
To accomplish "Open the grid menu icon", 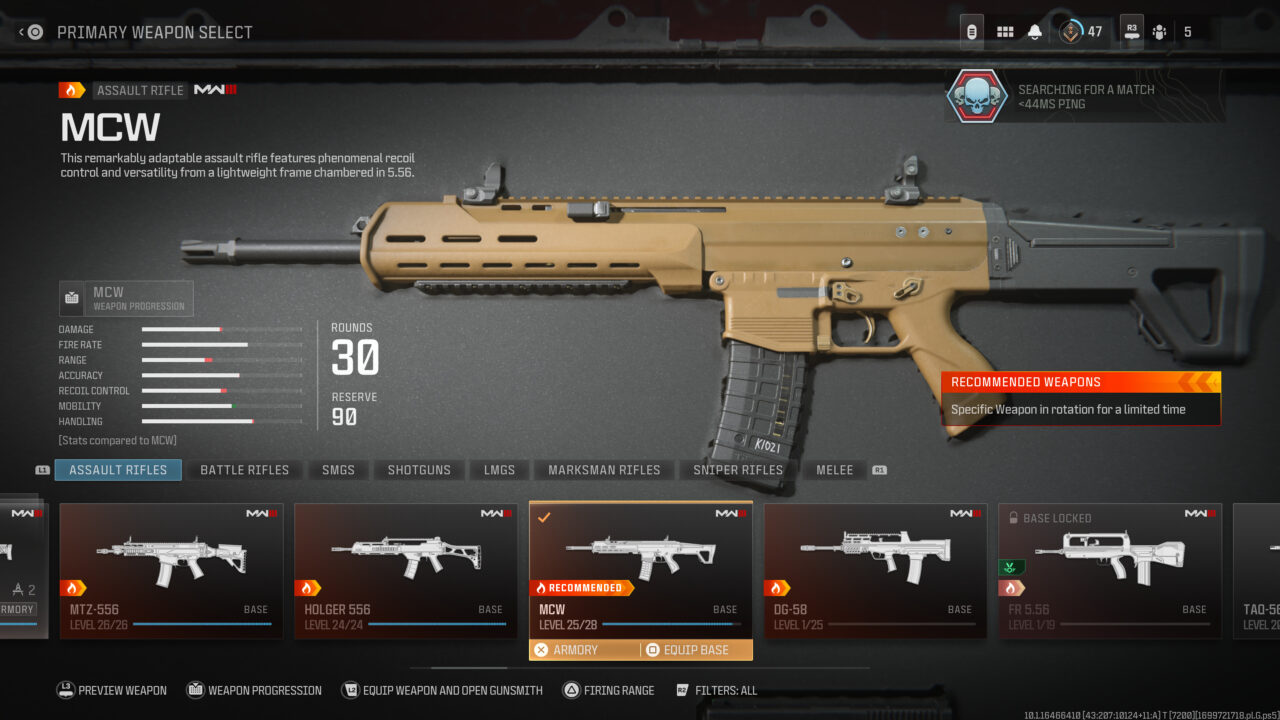I will (x=1005, y=32).
